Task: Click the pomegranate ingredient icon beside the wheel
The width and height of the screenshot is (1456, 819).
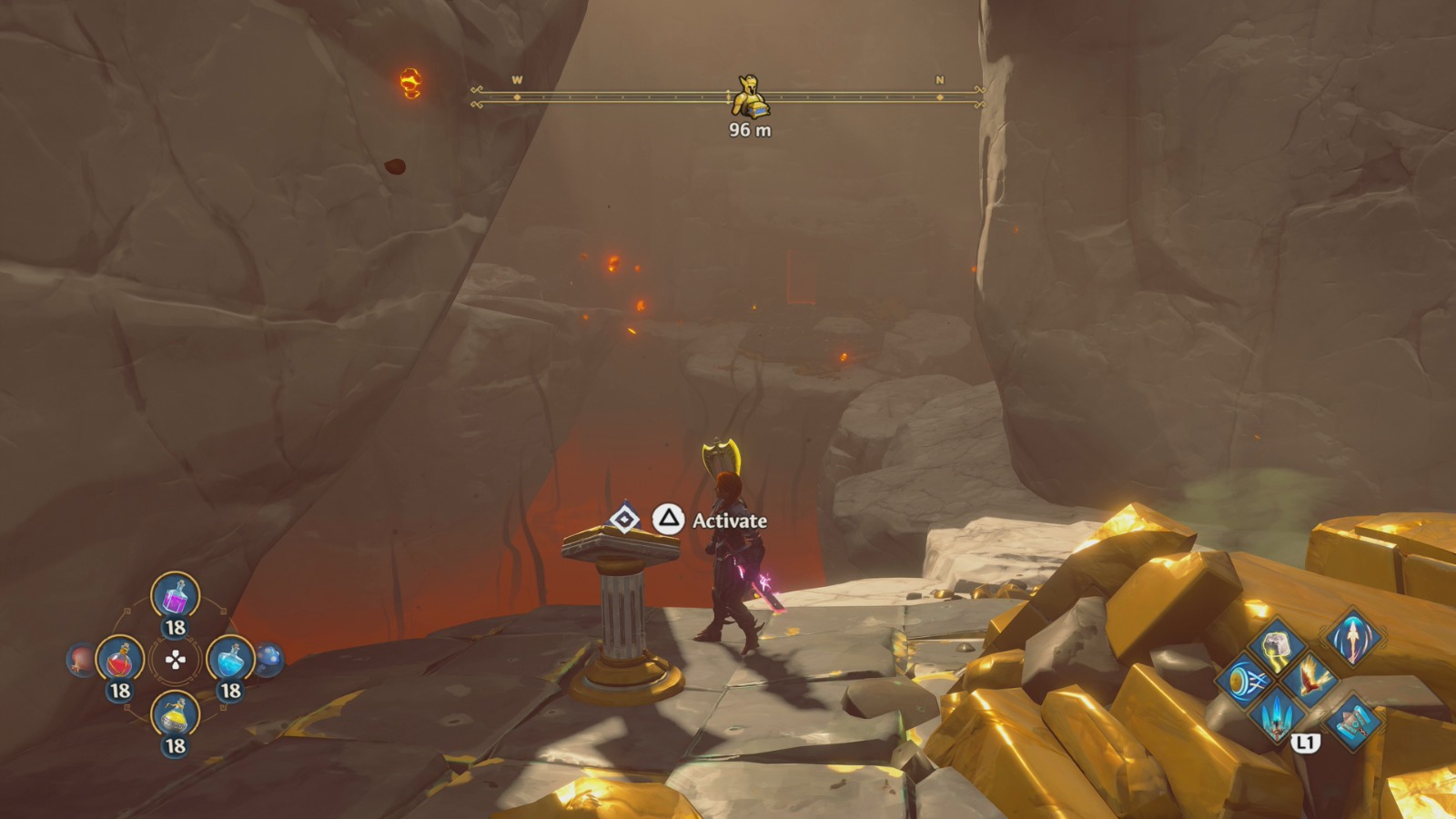Action: 81,659
